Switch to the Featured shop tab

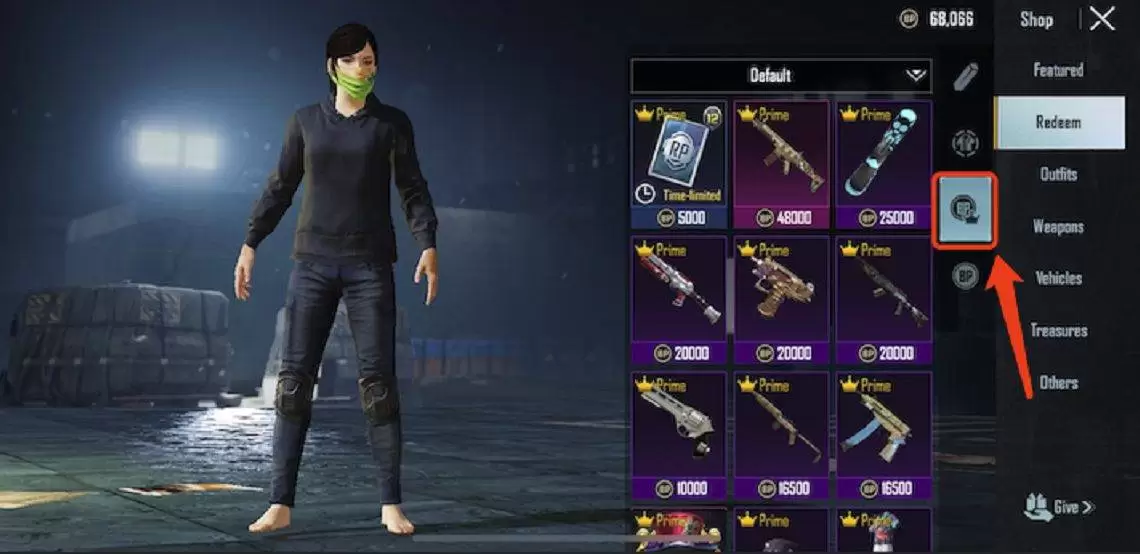click(1058, 70)
